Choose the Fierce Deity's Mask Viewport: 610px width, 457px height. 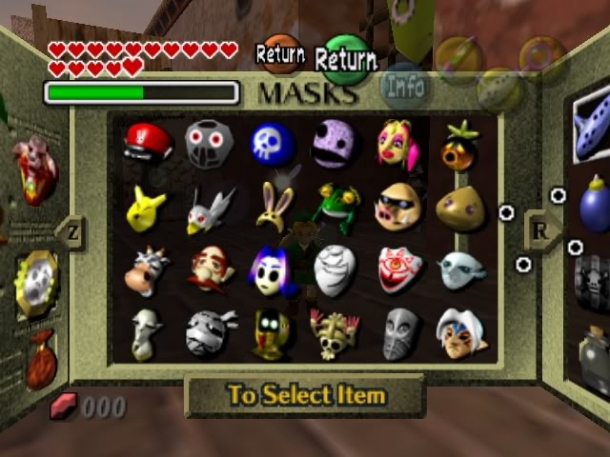pos(460,333)
